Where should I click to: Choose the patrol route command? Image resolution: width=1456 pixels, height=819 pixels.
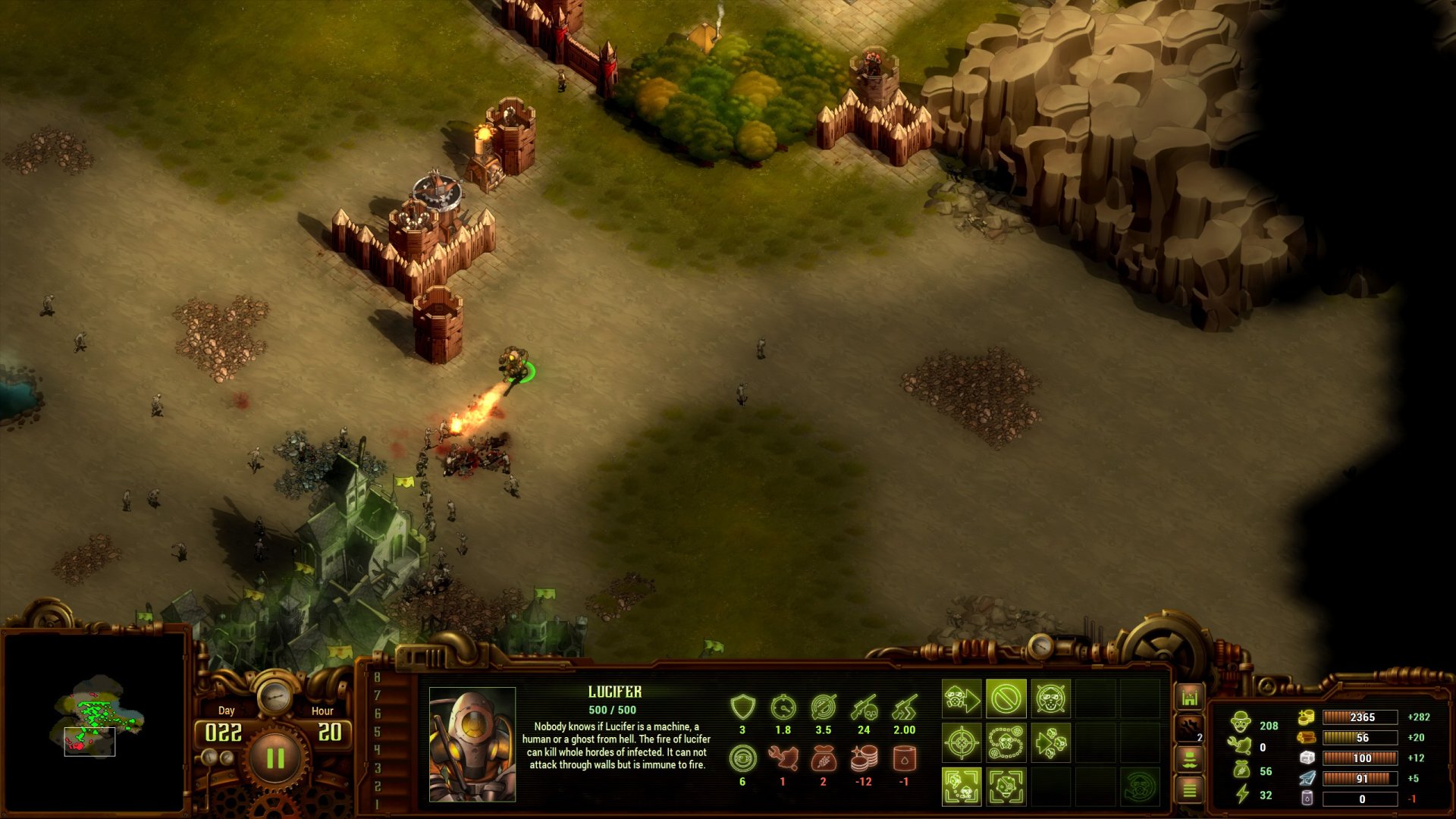click(1006, 742)
